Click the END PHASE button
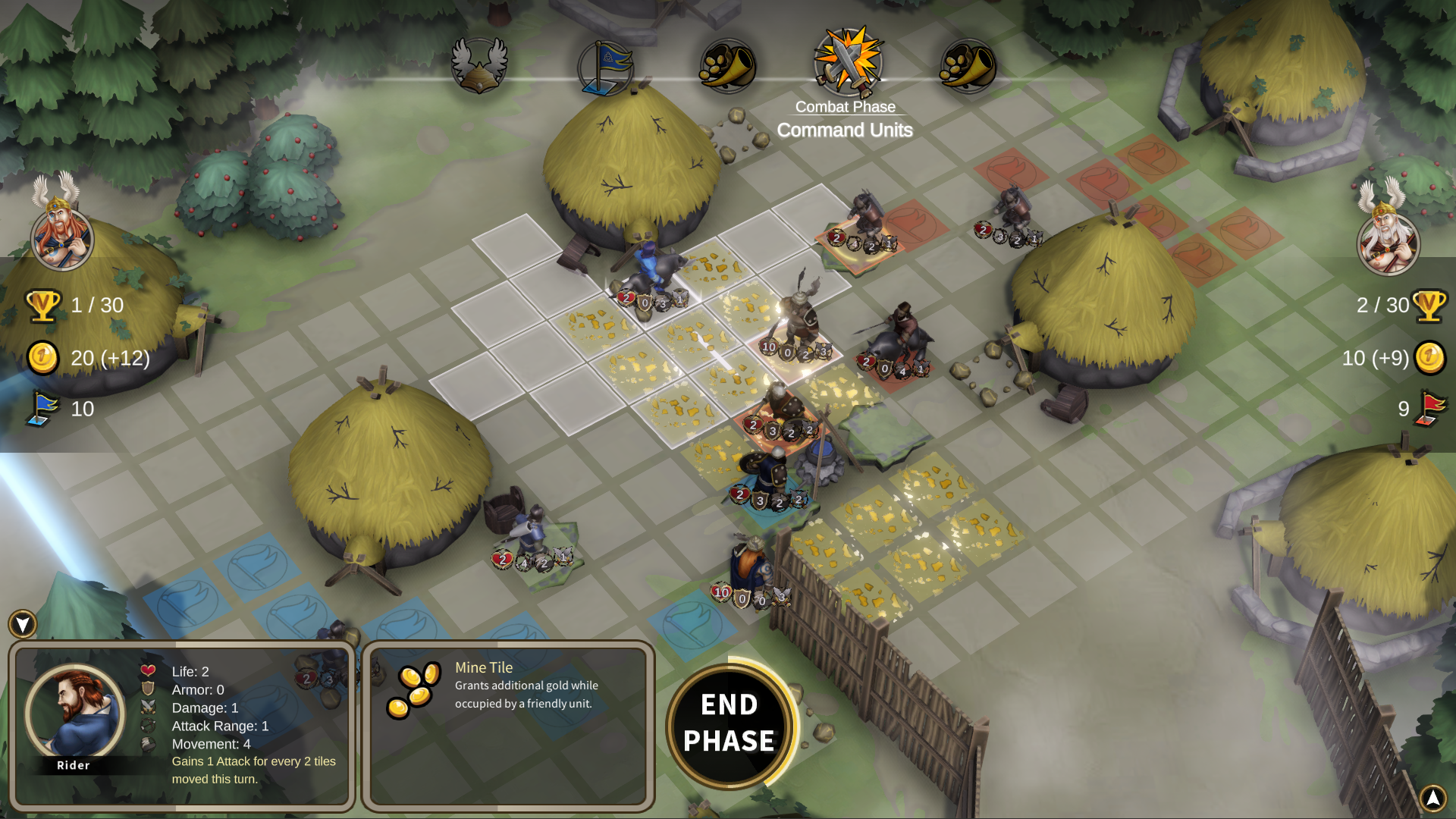1456x819 pixels. pos(729,723)
